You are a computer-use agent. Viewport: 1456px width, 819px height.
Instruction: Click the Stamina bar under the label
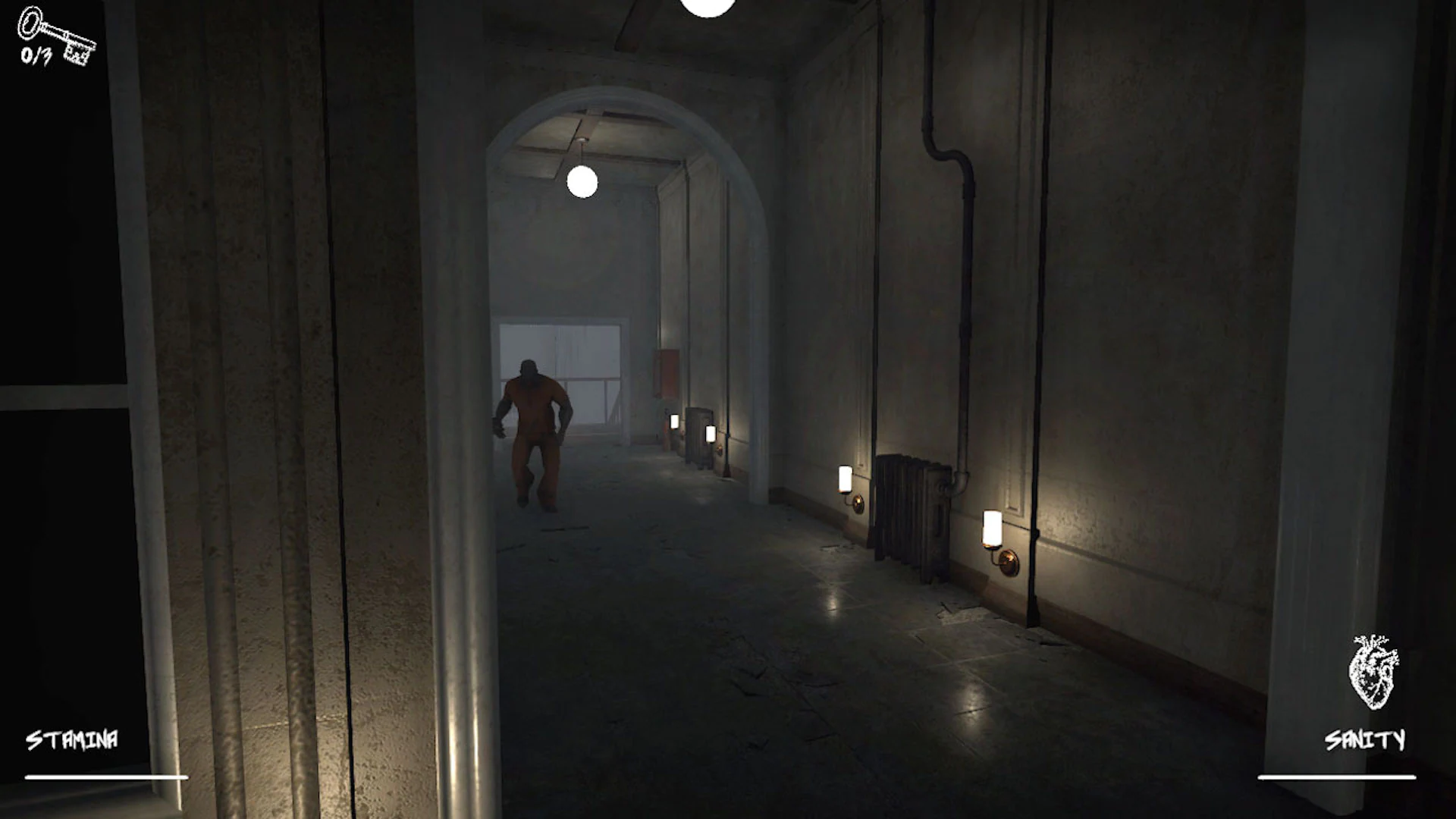(x=106, y=775)
